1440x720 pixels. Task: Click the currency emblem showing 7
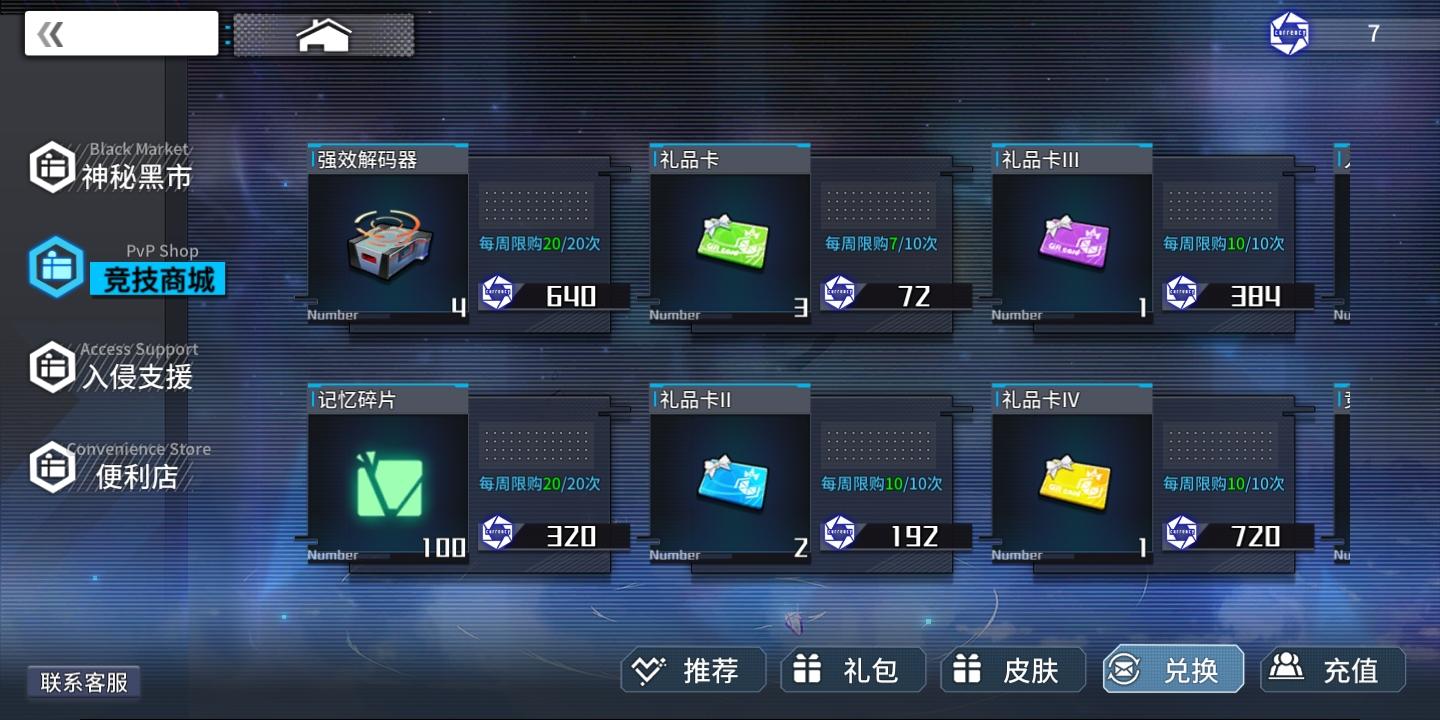point(1289,33)
